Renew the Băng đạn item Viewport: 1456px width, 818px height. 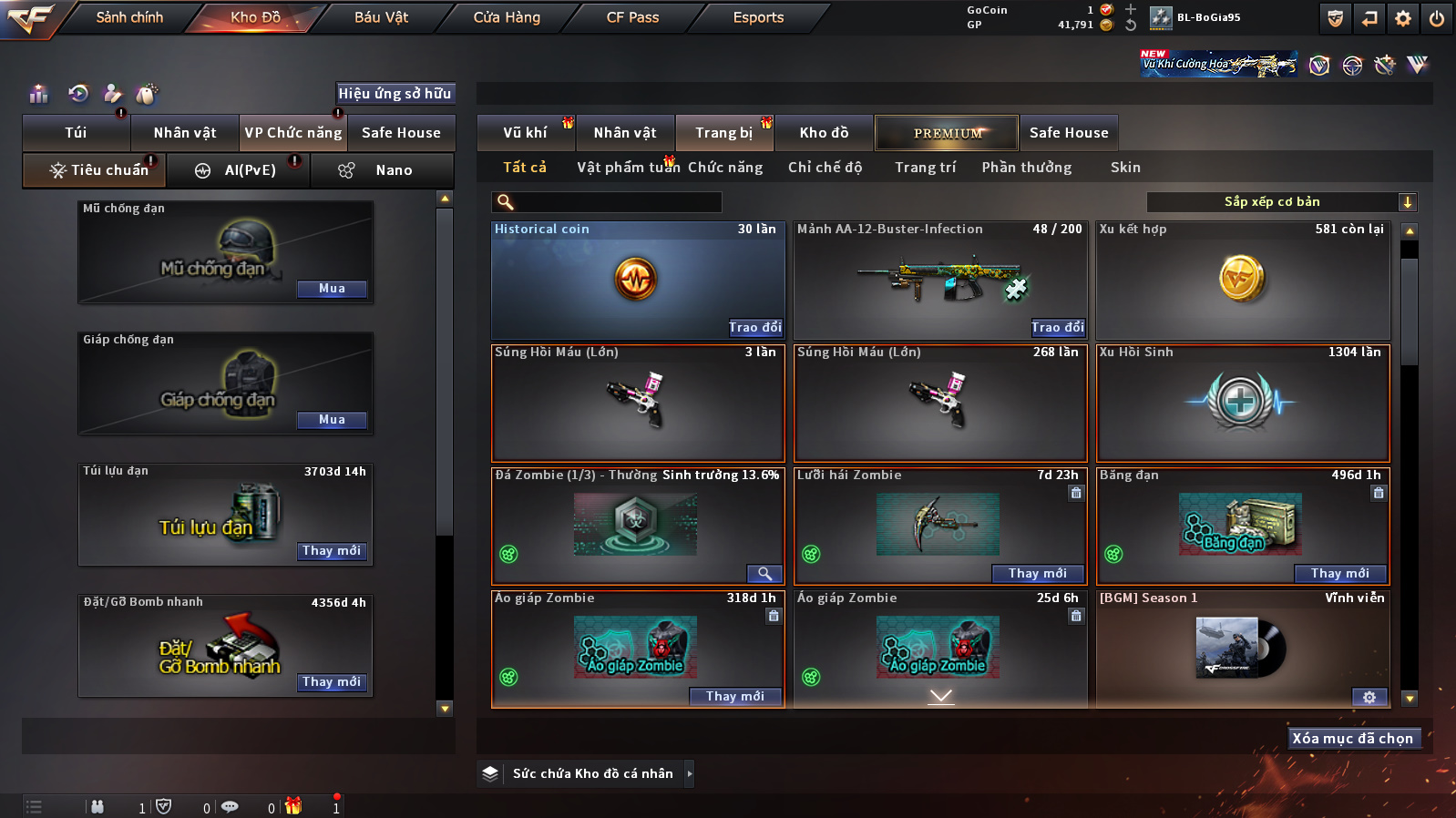[x=1339, y=574]
